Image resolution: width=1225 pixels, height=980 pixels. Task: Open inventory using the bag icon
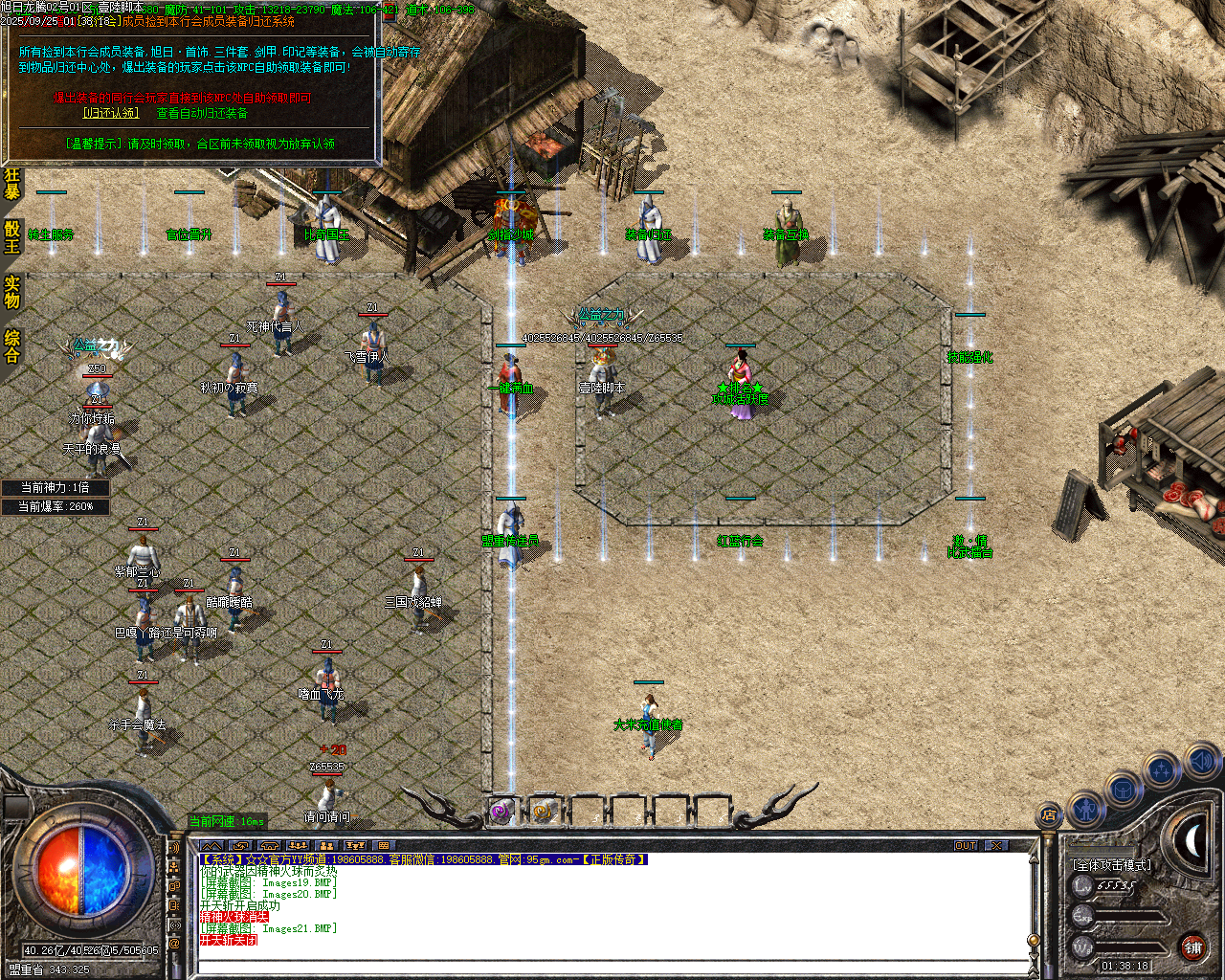tap(1122, 790)
